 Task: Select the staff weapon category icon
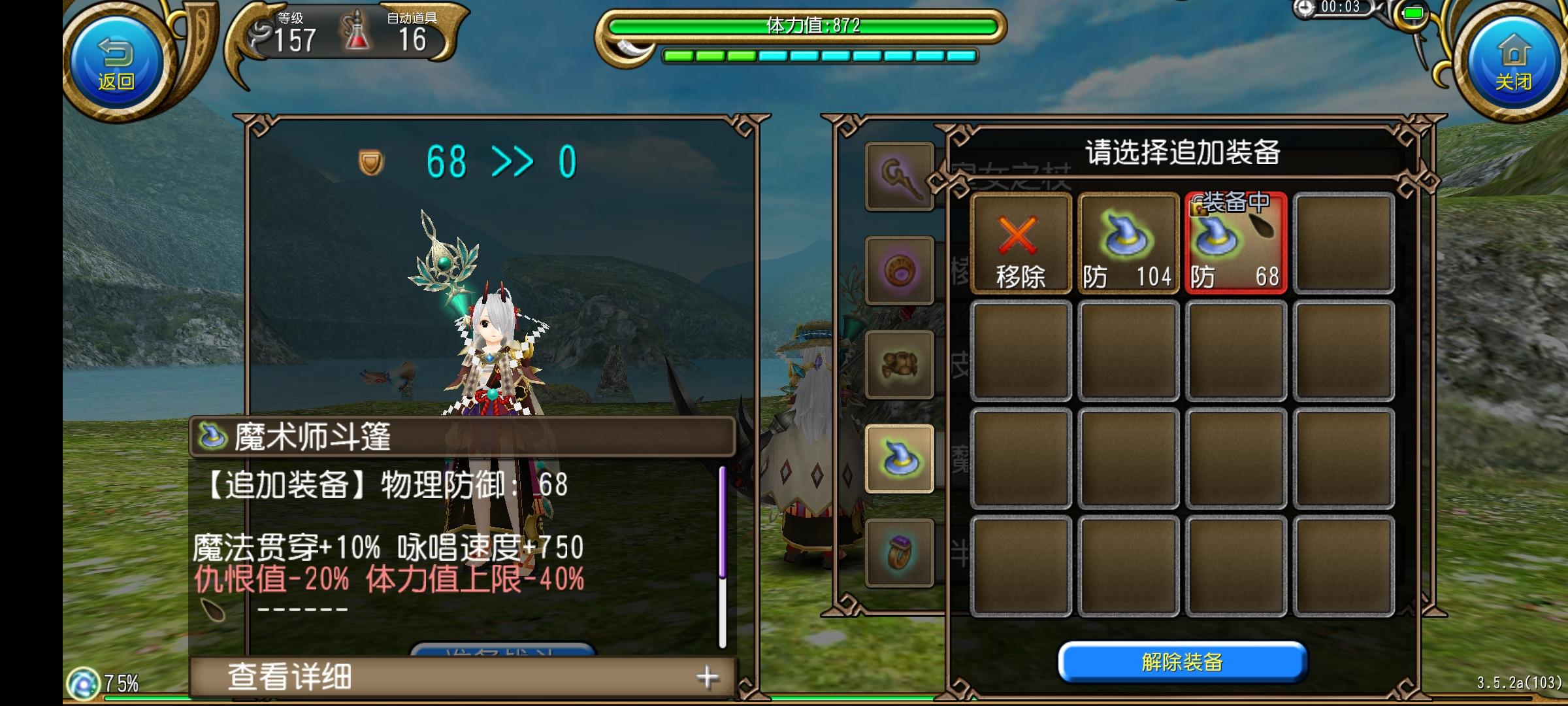(x=898, y=176)
